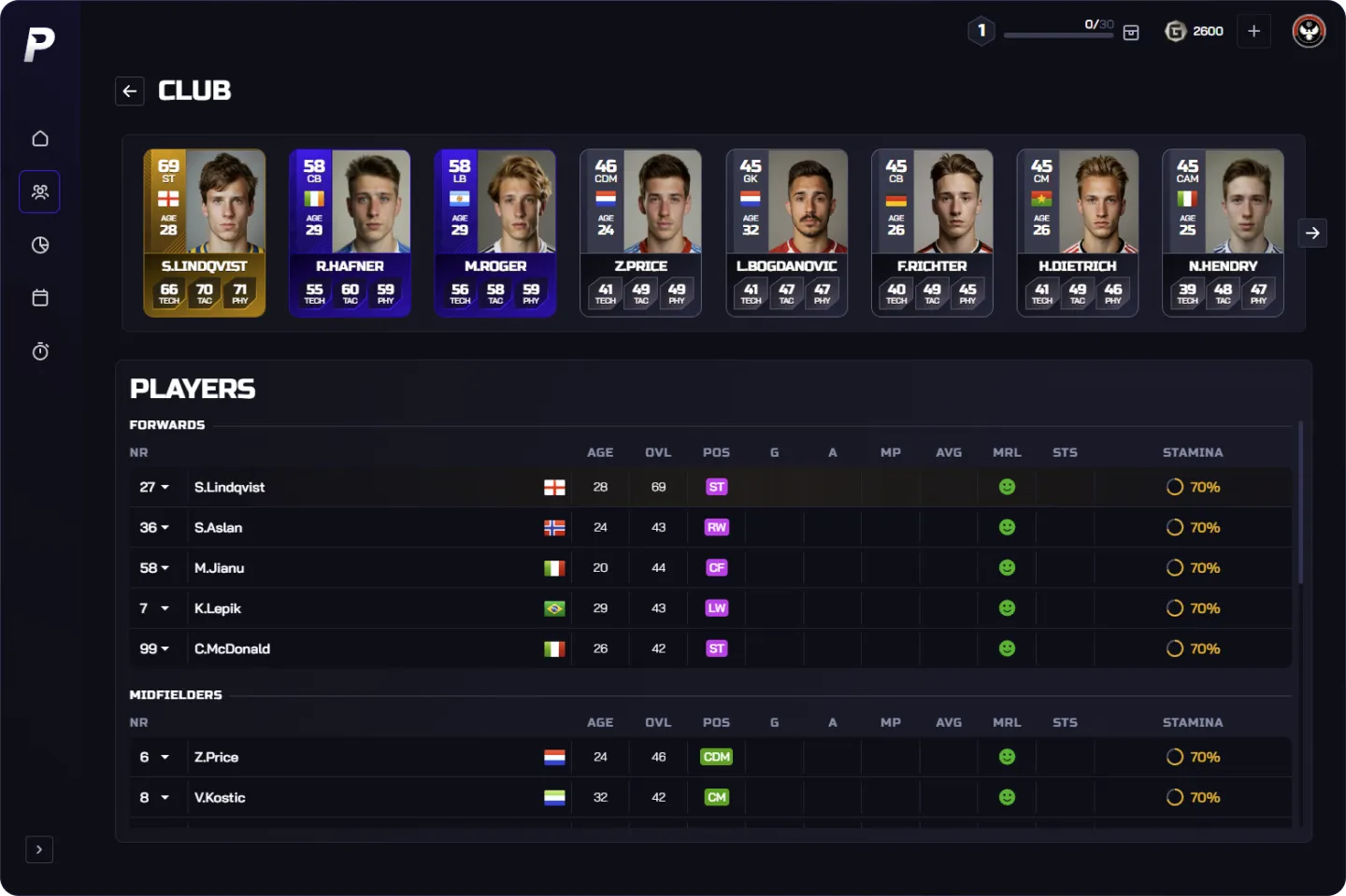Choose the R.Hafner player card

[x=350, y=234]
